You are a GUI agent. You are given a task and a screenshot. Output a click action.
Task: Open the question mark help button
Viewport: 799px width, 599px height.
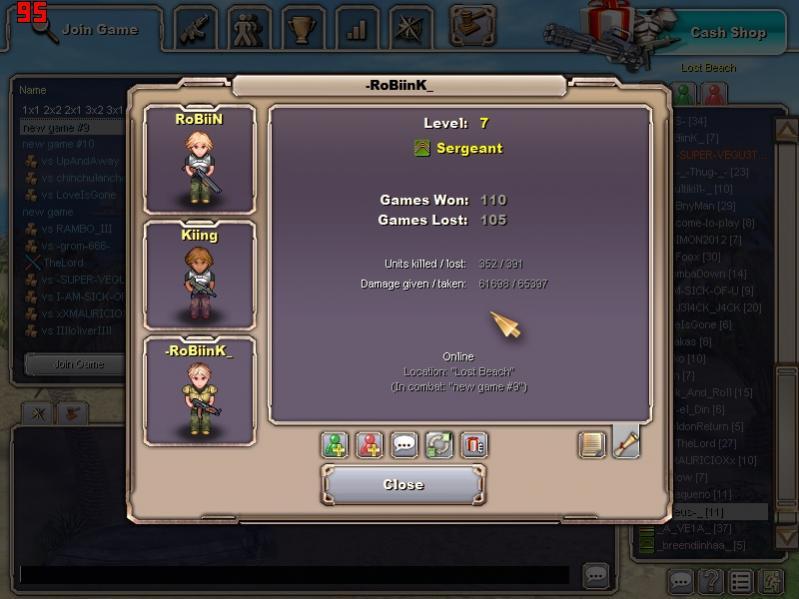click(x=710, y=580)
